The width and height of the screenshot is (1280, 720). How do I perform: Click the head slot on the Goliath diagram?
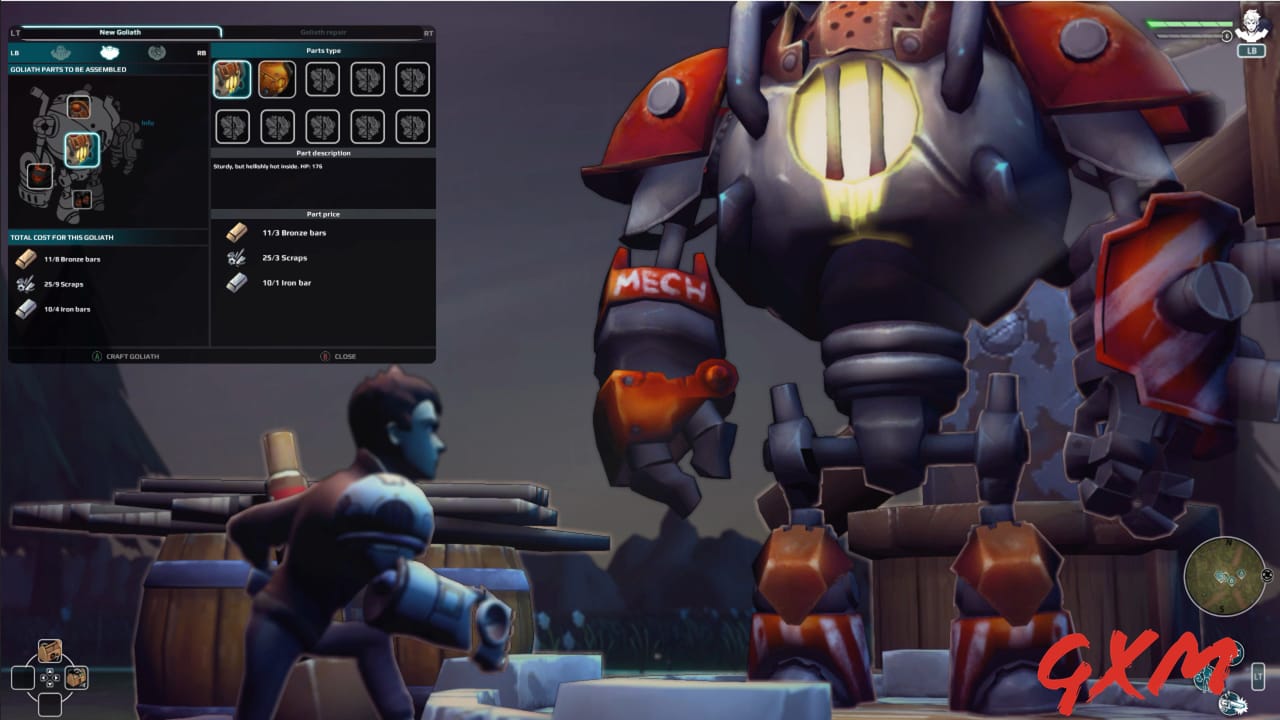(x=77, y=107)
